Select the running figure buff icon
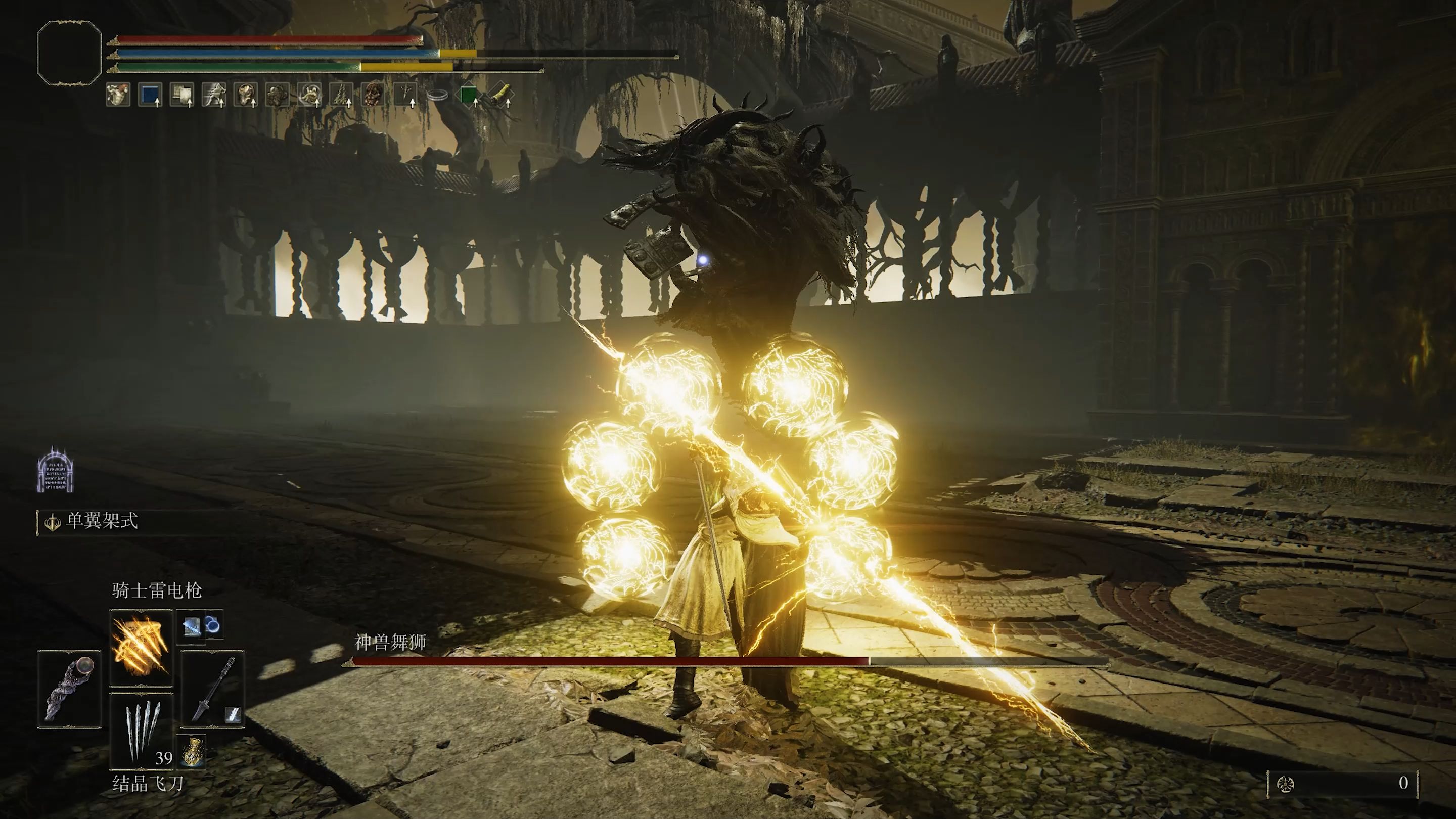1456x819 pixels. click(x=214, y=95)
